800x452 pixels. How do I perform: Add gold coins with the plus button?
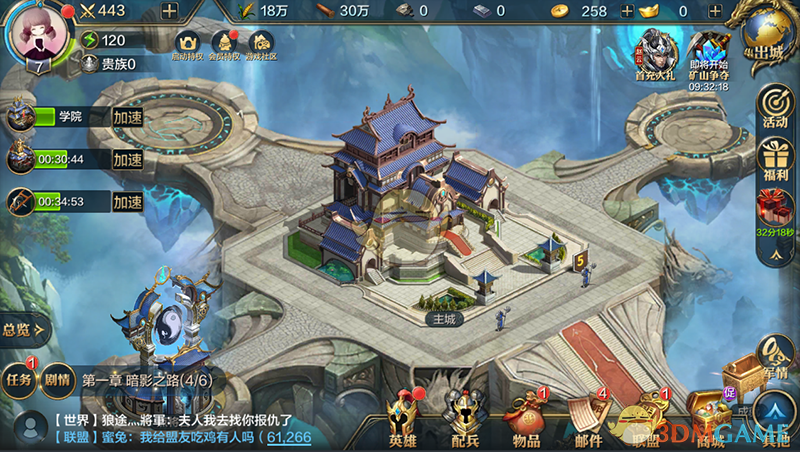[x=627, y=11]
